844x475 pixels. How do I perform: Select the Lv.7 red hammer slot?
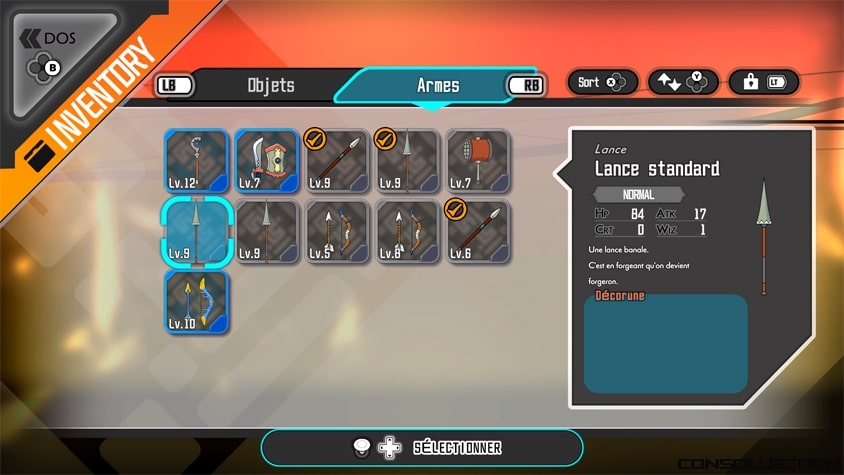click(478, 161)
